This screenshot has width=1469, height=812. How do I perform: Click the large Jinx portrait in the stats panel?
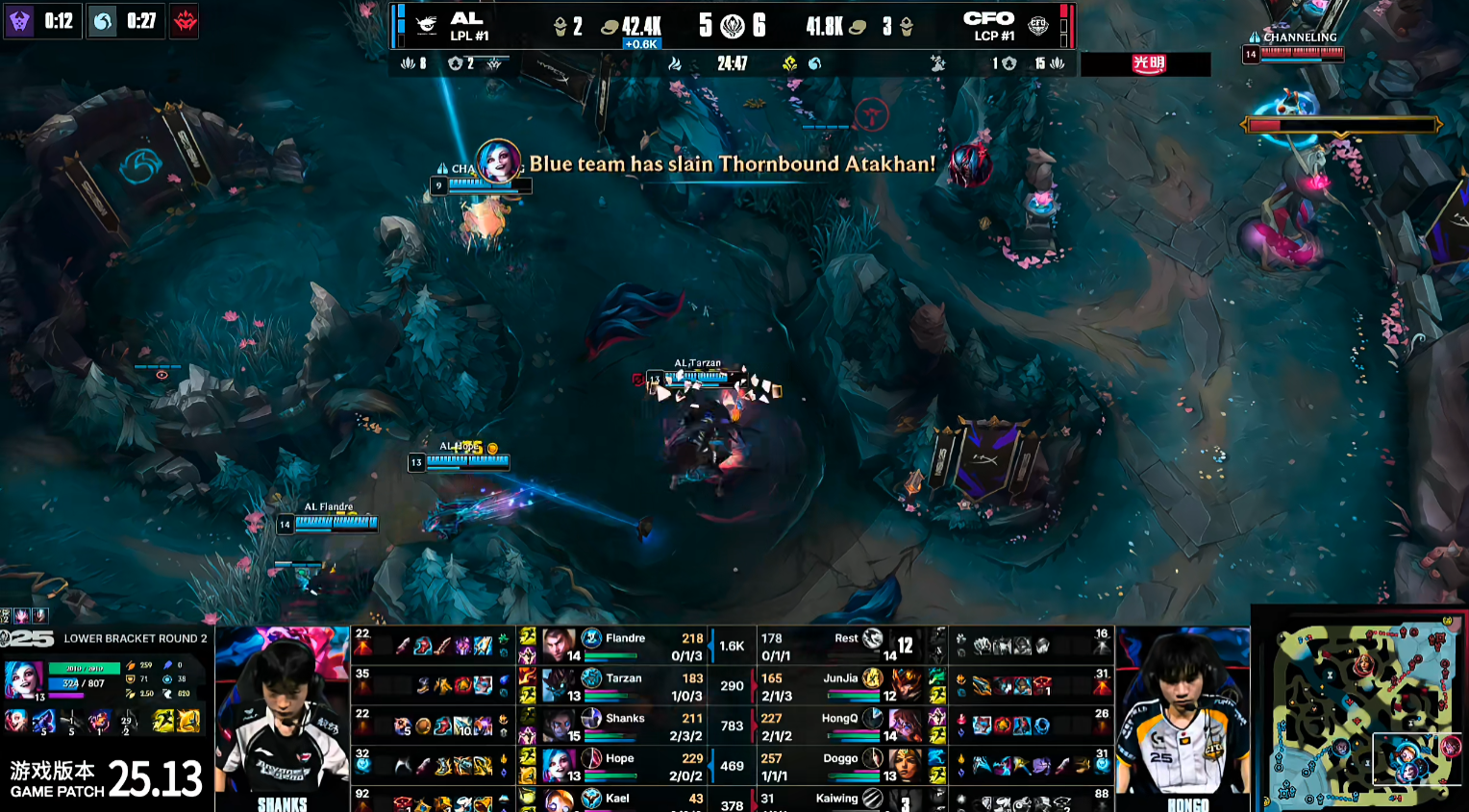(x=23, y=678)
